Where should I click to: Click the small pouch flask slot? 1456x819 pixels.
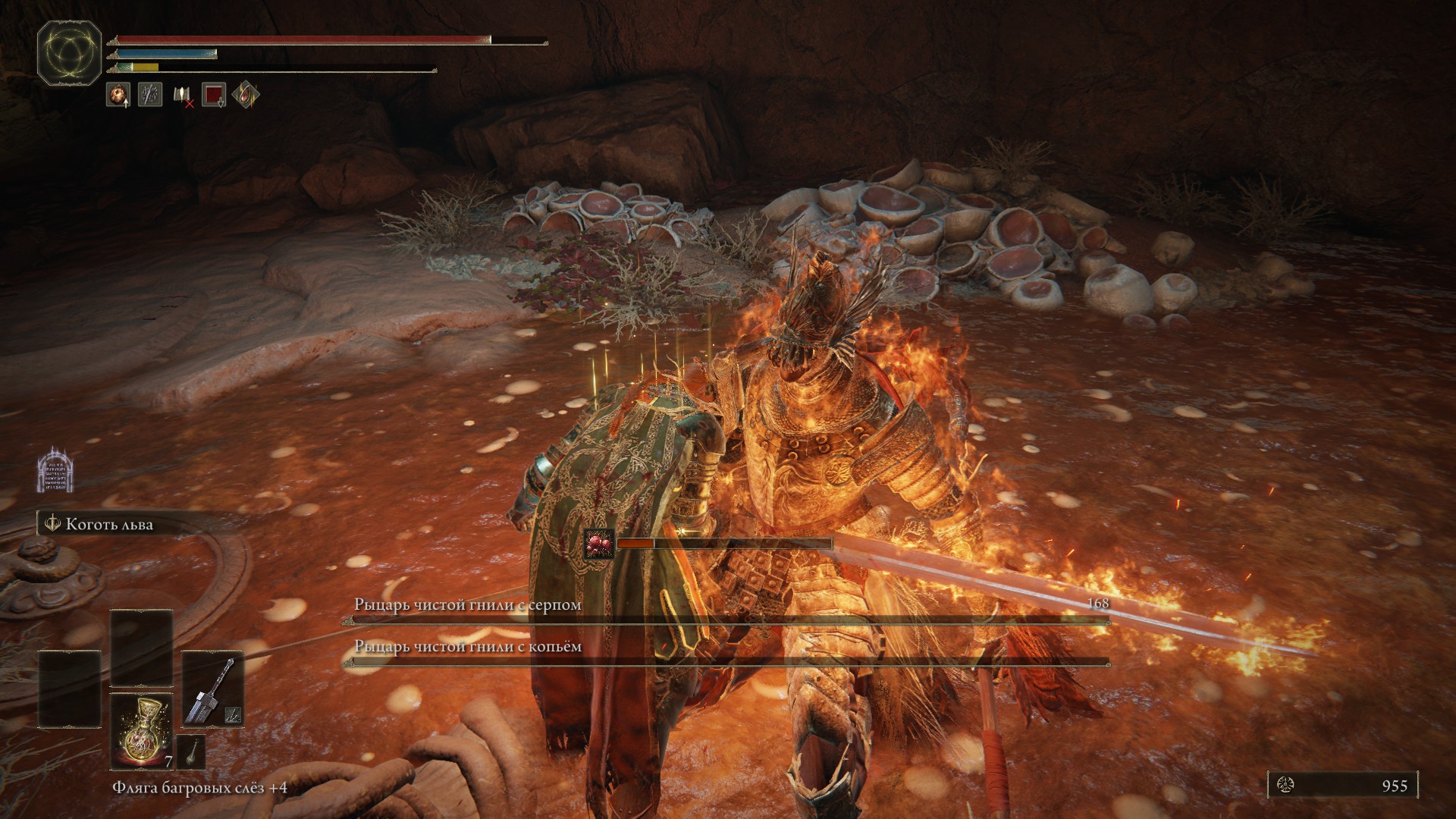click(x=191, y=751)
